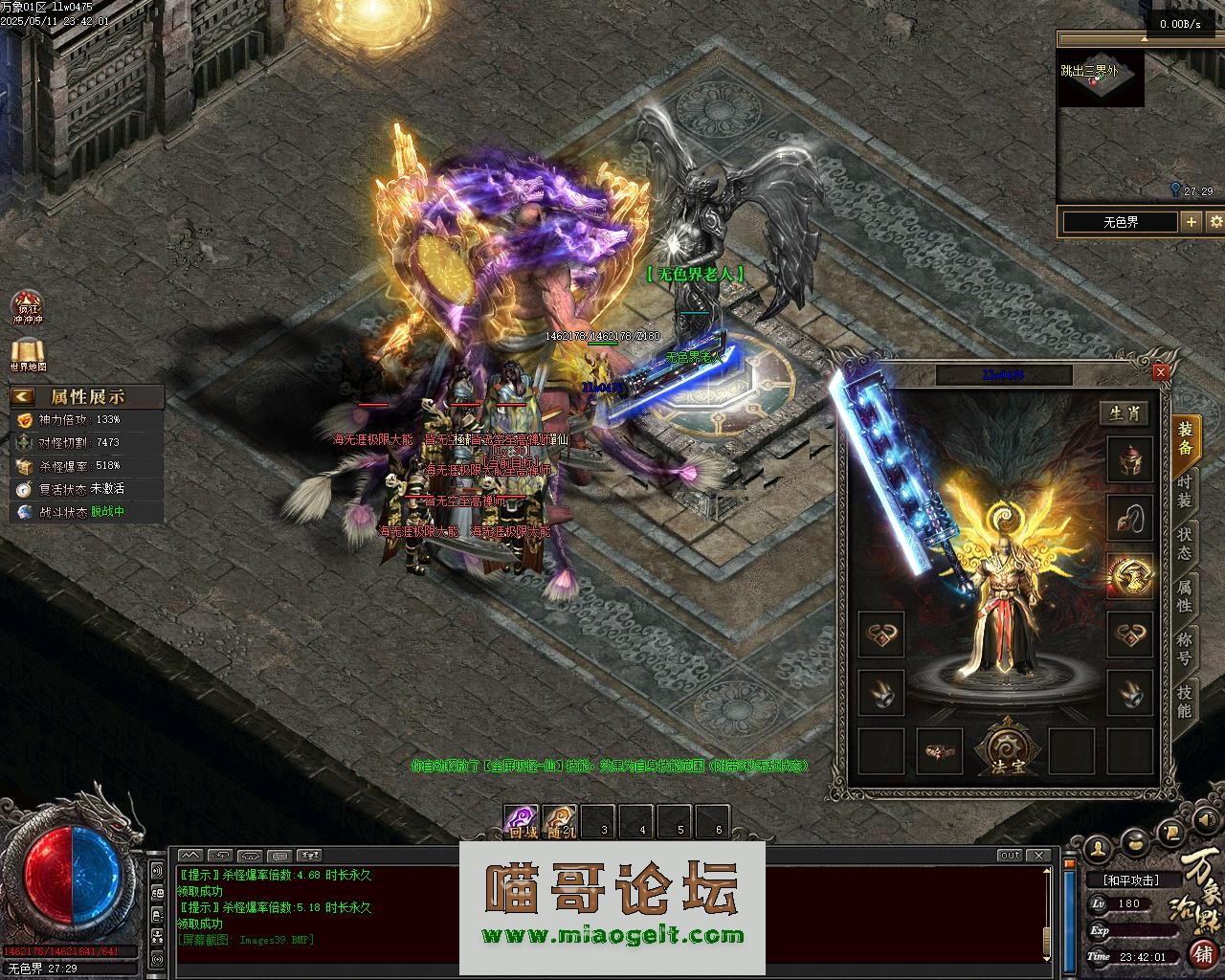Open the 疯狂冲冲冲 event icon
This screenshot has width=1225, height=980.
pyautogui.click(x=28, y=308)
